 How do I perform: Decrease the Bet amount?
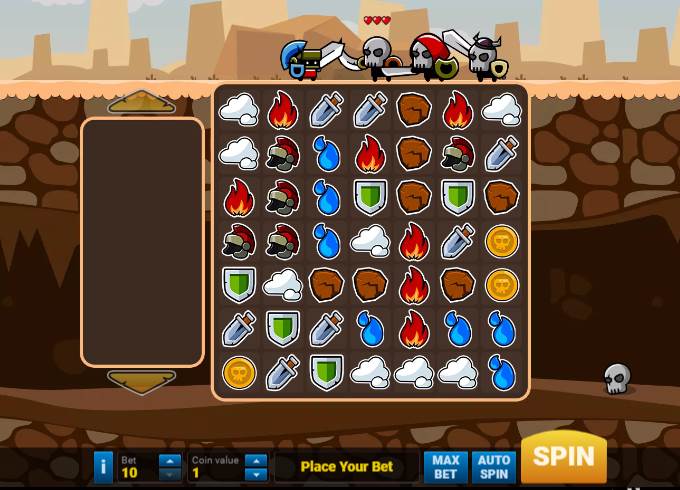[170, 474]
